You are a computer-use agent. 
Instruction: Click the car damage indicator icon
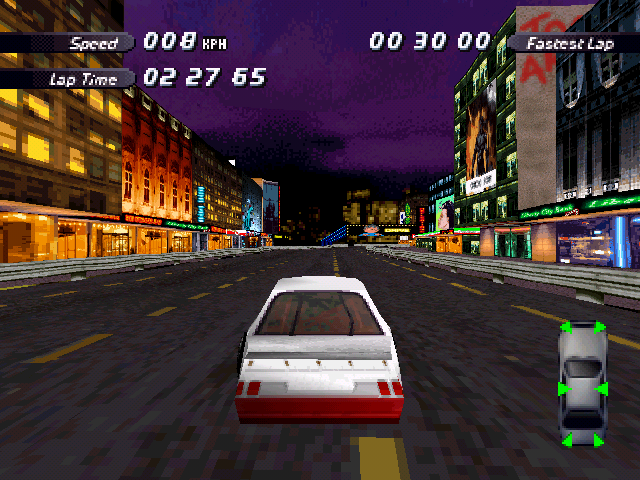[x=582, y=384]
